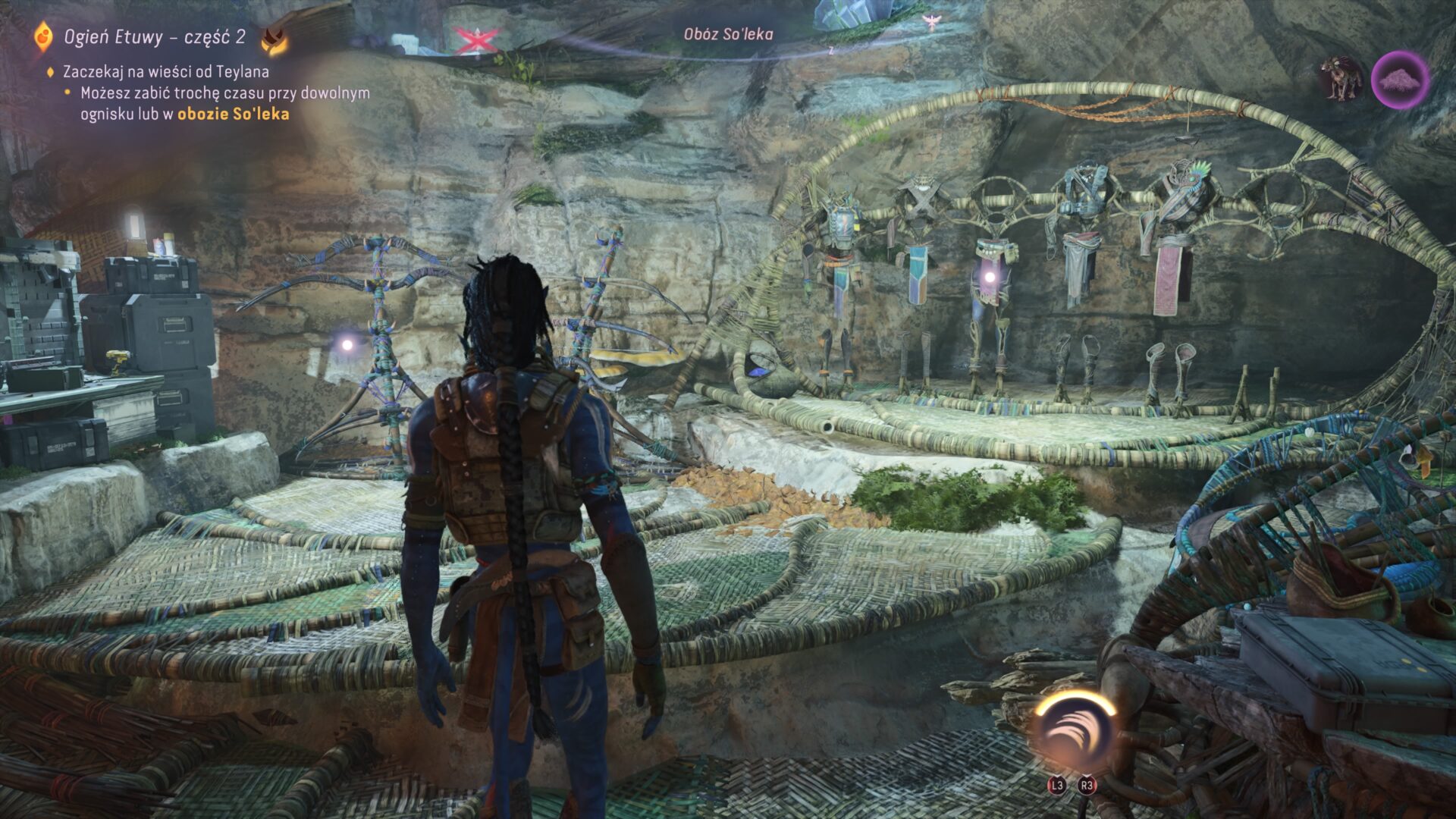Image resolution: width=1456 pixels, height=819 pixels.
Task: Select the creature icon in the top-right HUD
Action: (1341, 79)
